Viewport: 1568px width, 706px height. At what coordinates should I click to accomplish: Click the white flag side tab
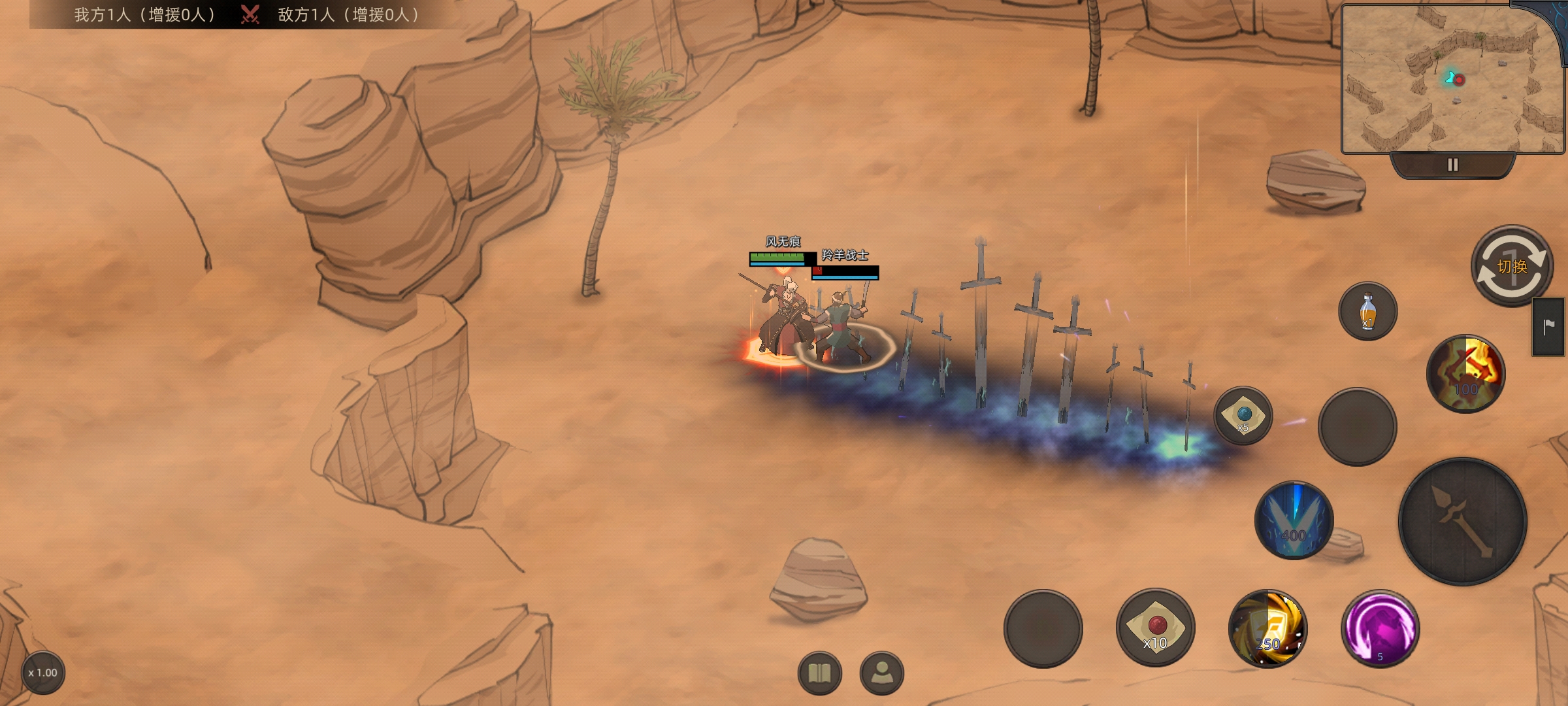(1548, 327)
